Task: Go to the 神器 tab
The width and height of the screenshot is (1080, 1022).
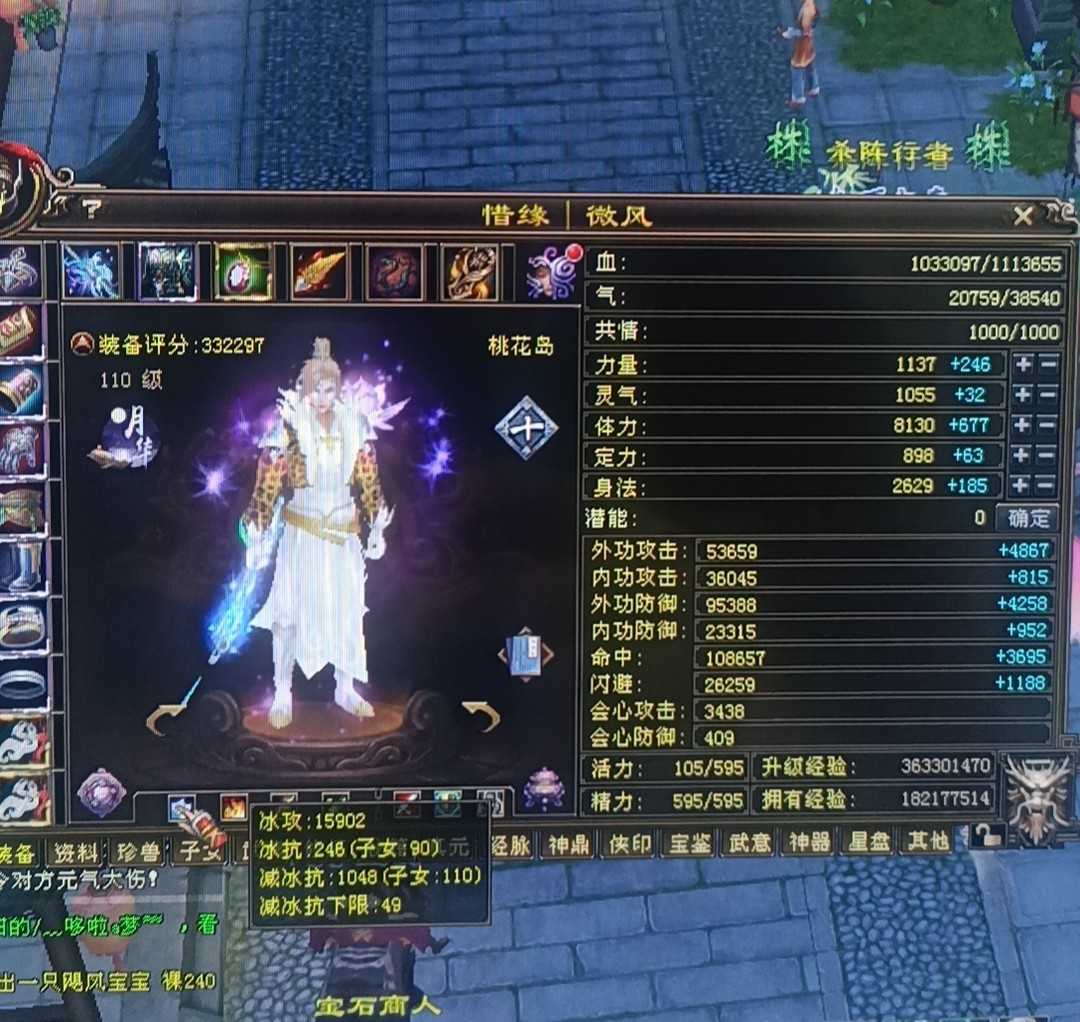Action: tap(808, 842)
